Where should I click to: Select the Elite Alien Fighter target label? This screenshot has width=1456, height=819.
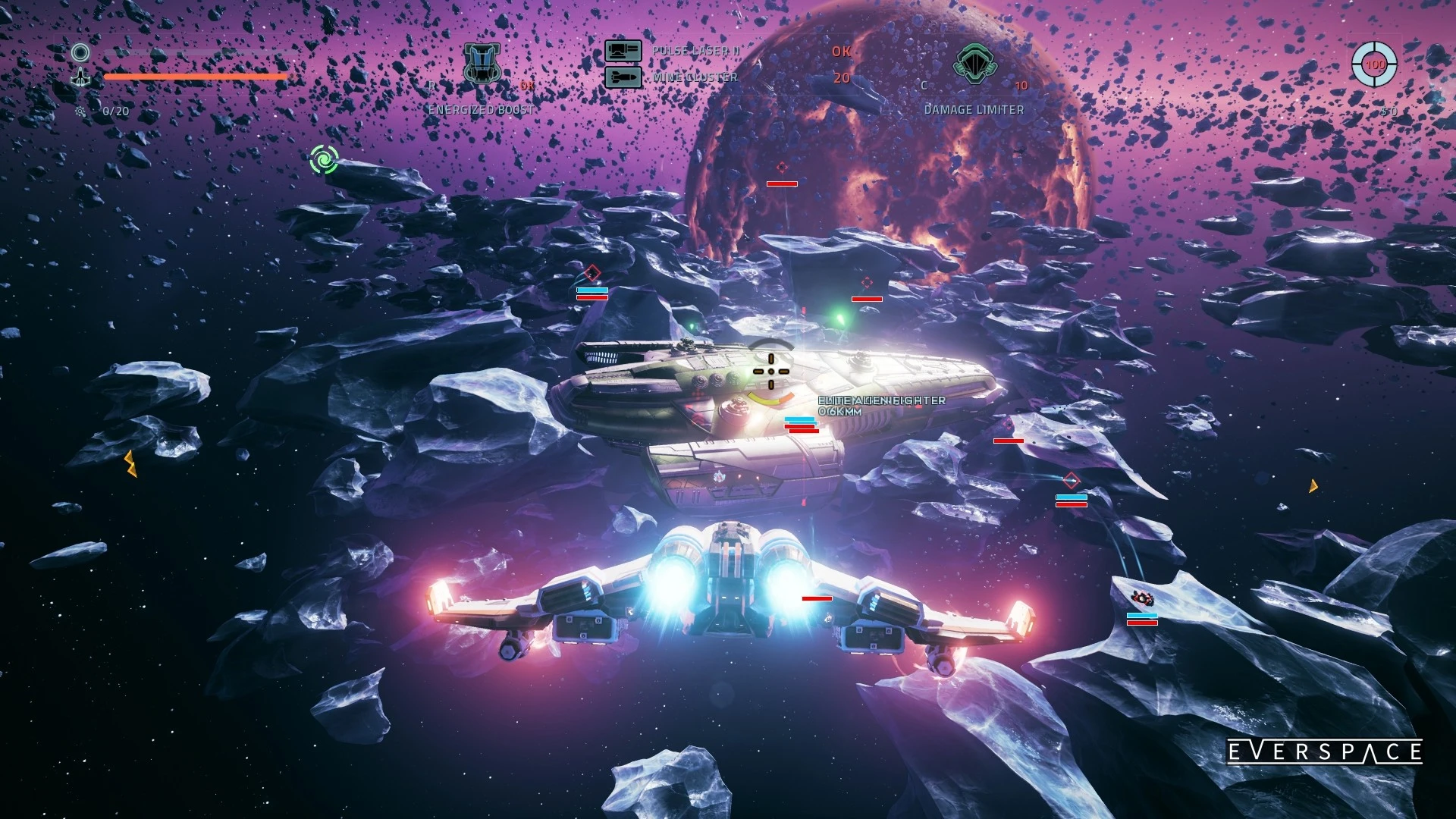click(x=881, y=400)
